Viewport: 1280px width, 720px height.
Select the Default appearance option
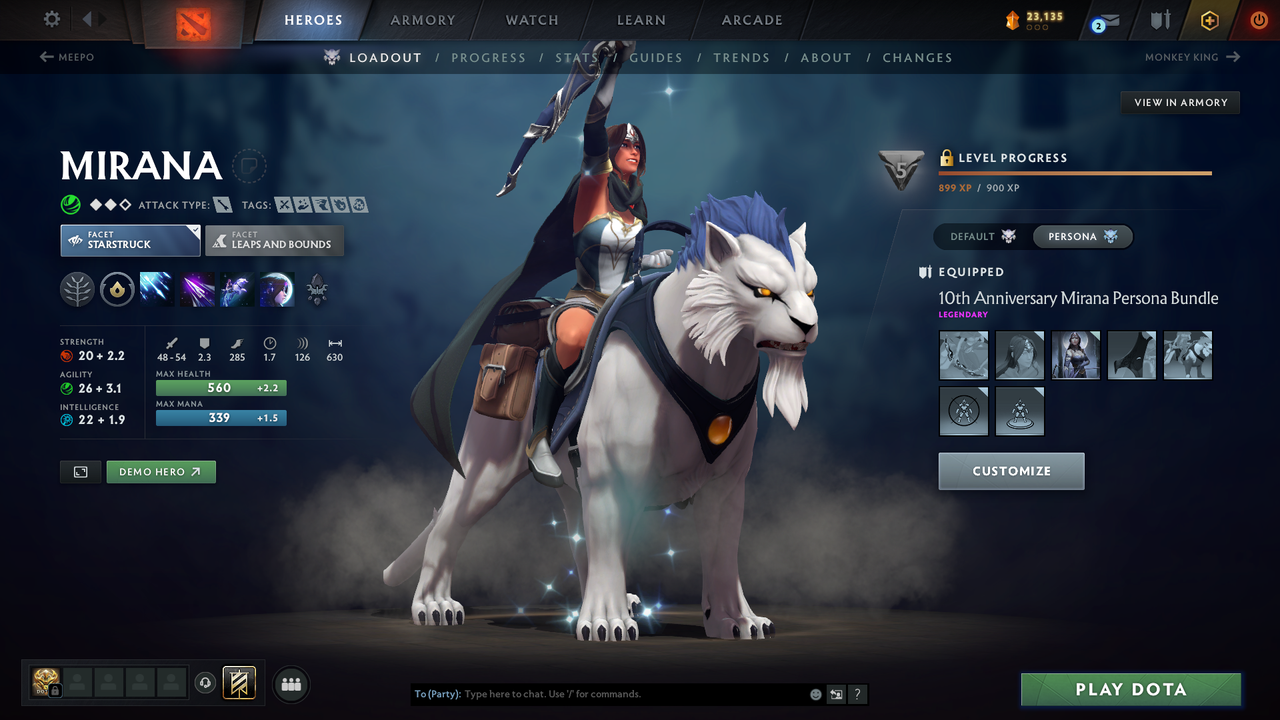[x=978, y=236]
